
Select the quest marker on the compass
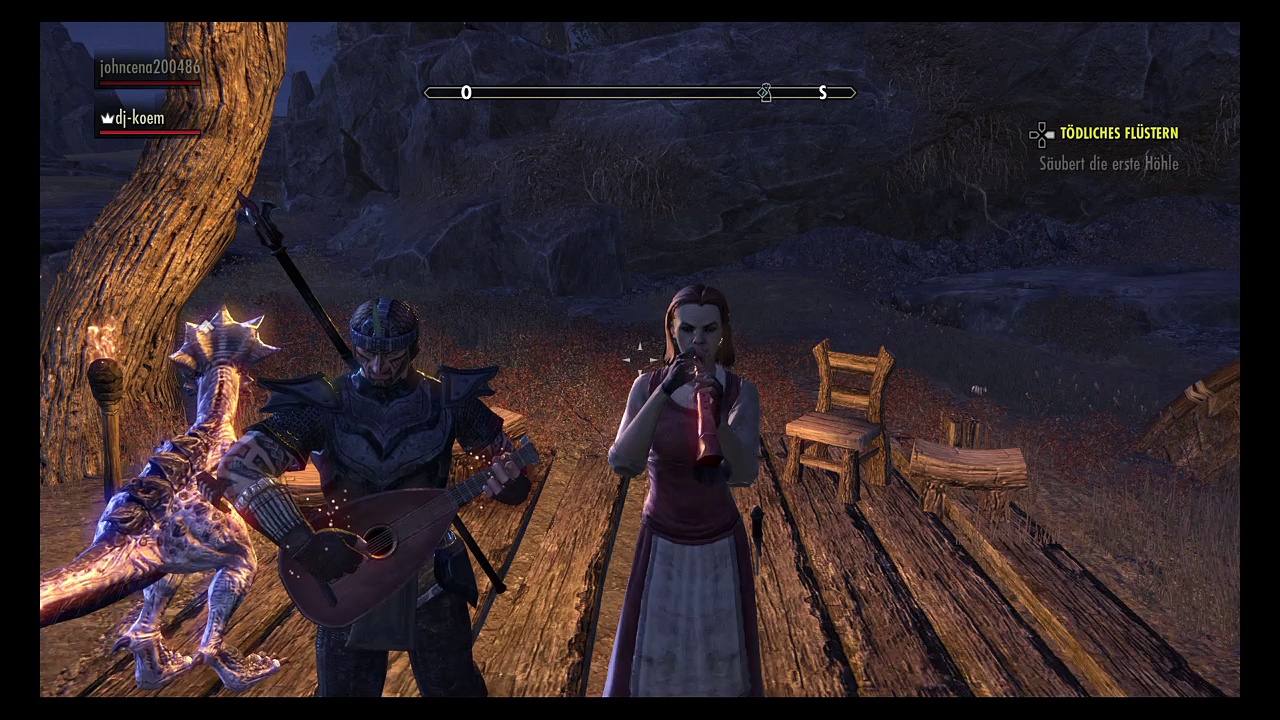tap(765, 93)
